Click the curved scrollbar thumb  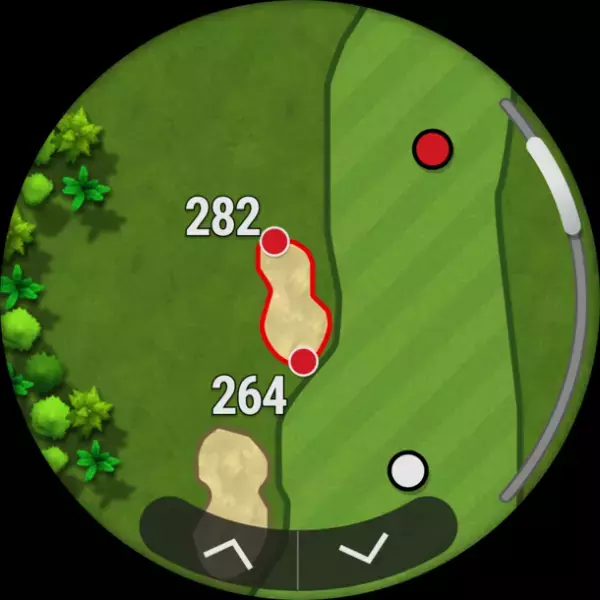click(x=554, y=183)
